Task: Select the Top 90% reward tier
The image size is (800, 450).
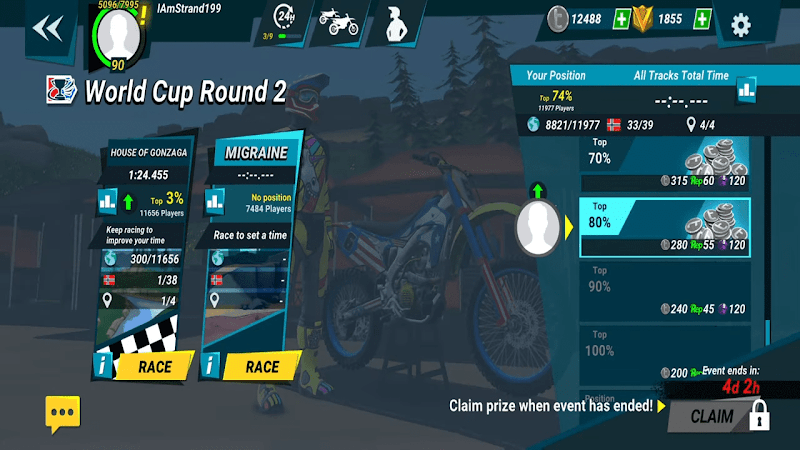Action: click(664, 292)
